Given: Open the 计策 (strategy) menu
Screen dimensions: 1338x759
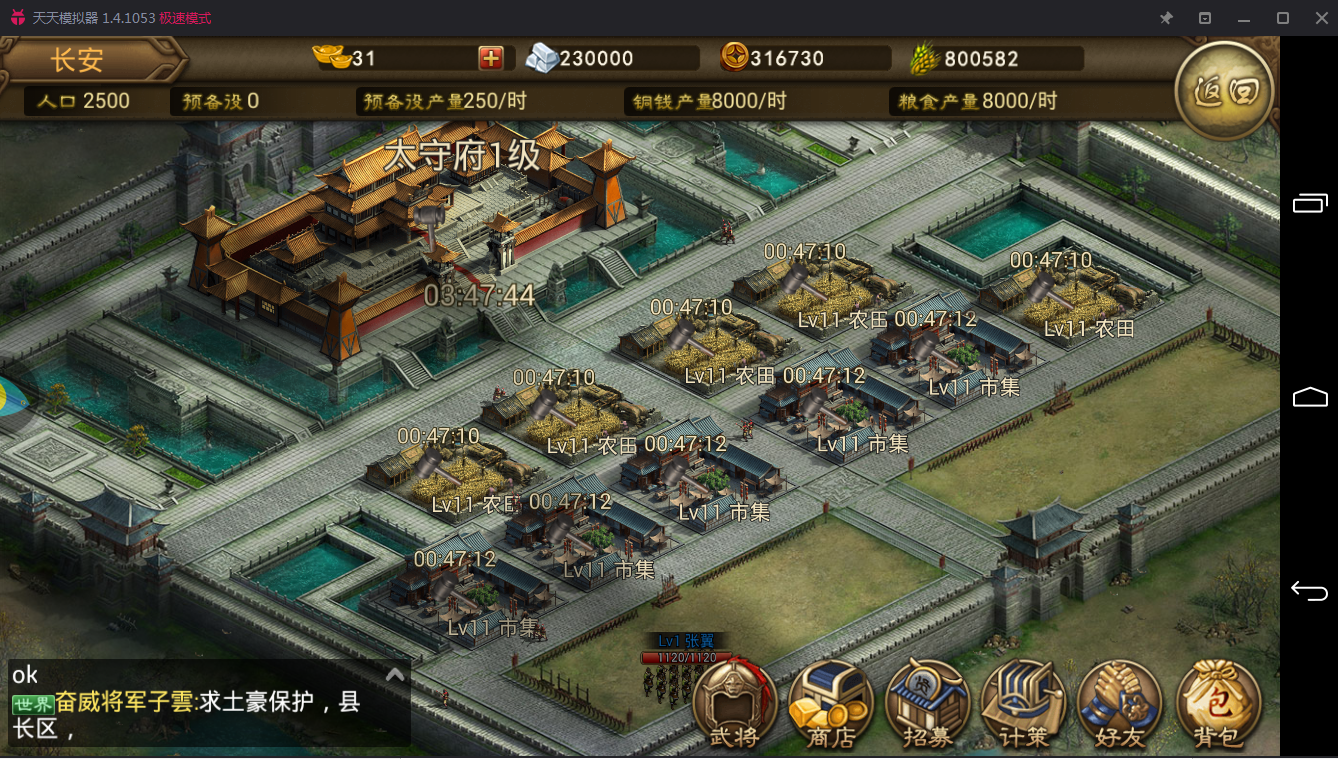Looking at the screenshot, I should [1023, 705].
